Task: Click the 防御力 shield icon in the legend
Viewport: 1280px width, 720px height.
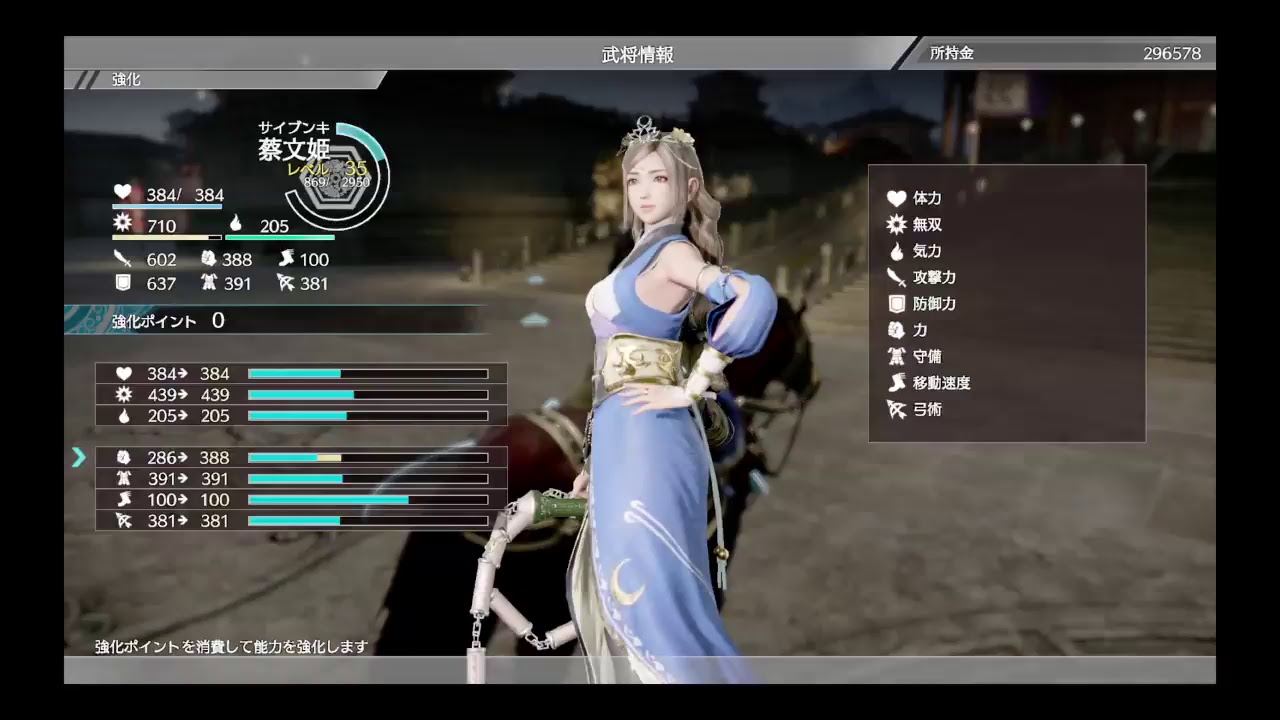Action: pos(898,303)
